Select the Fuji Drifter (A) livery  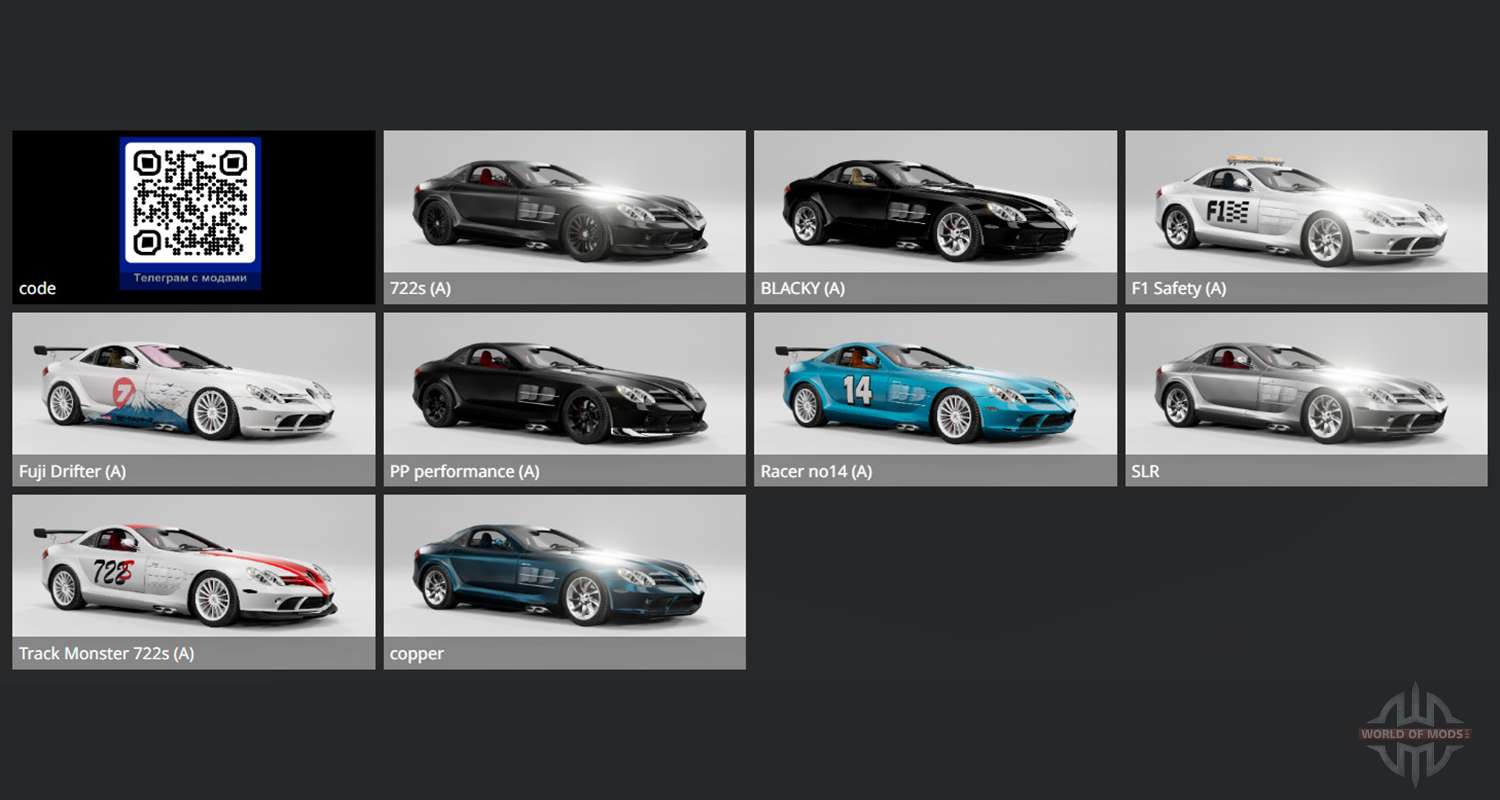point(193,398)
